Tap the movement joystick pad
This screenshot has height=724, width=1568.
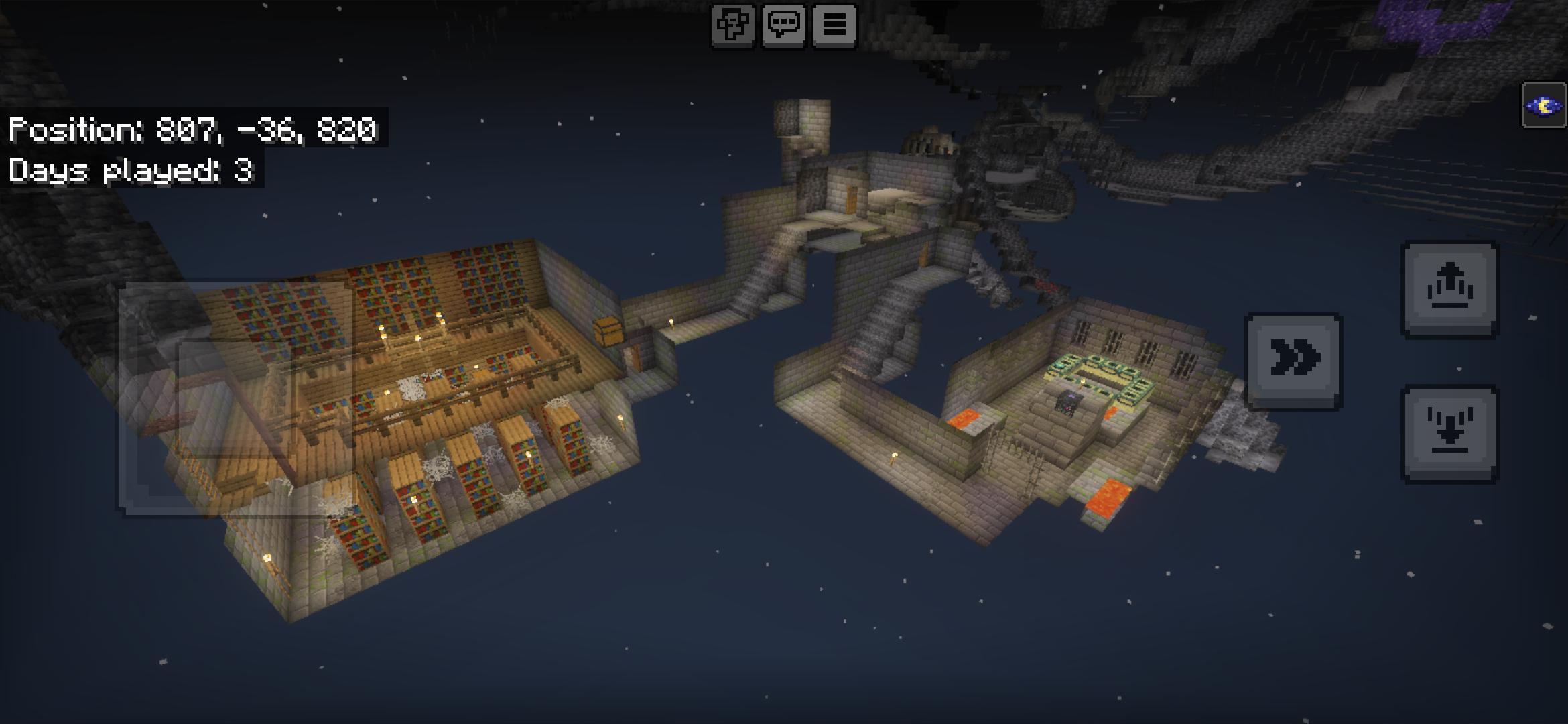(236, 399)
